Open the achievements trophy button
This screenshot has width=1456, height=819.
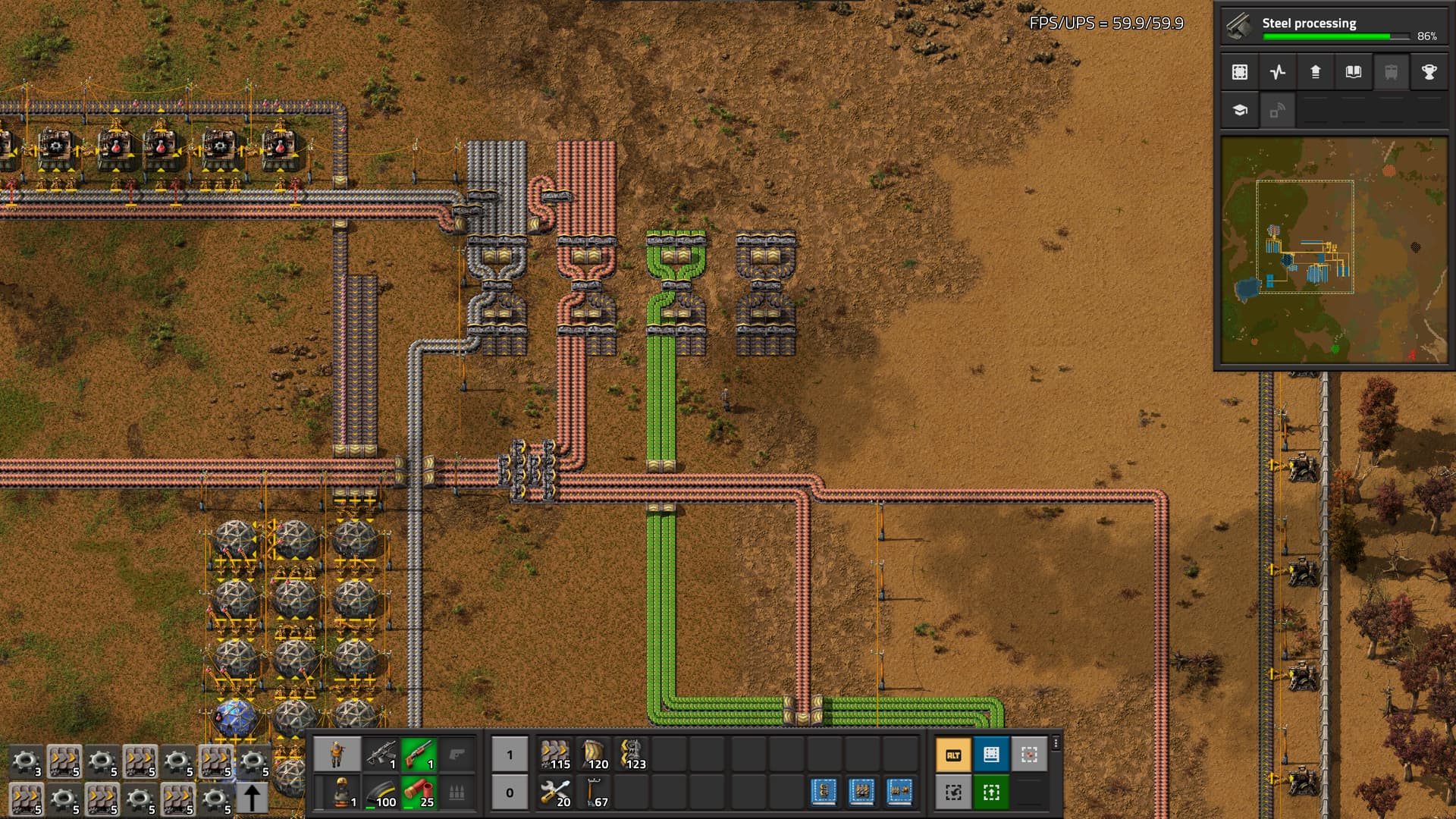click(1429, 72)
